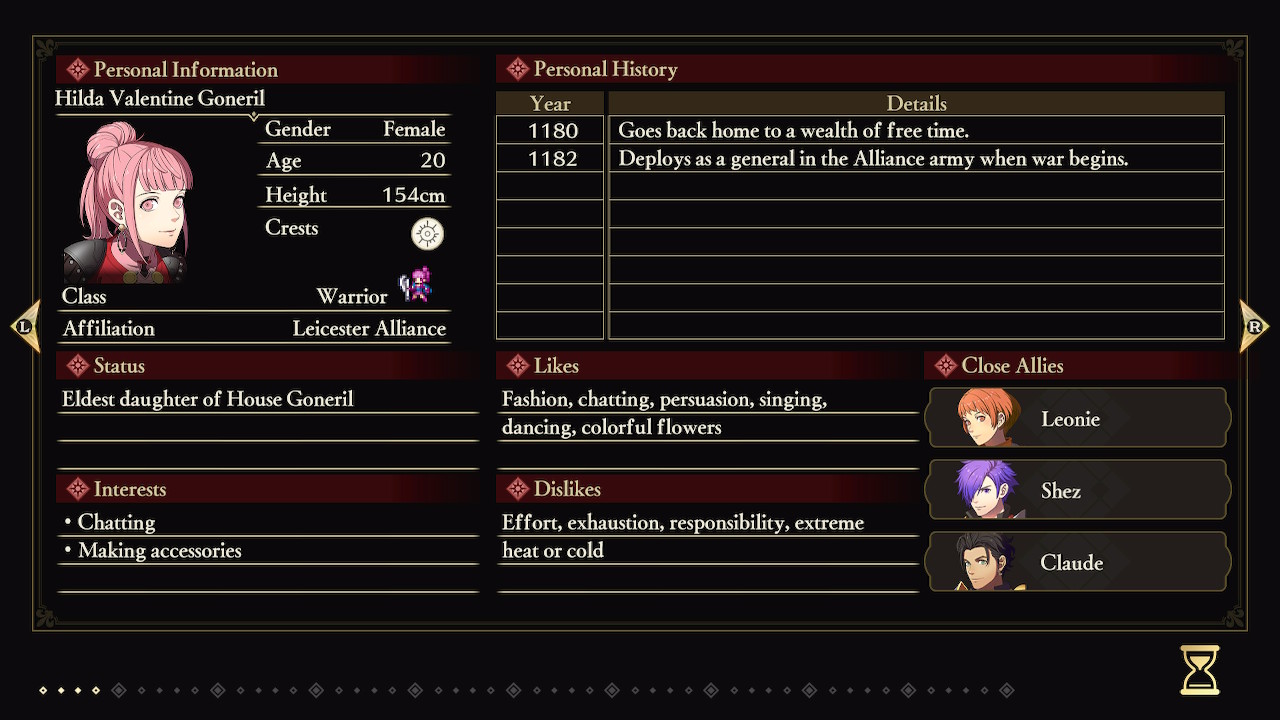Image resolution: width=1280 pixels, height=720 pixels.
Task: Select the first page indicator dot
Action: pyautogui.click(x=42, y=689)
